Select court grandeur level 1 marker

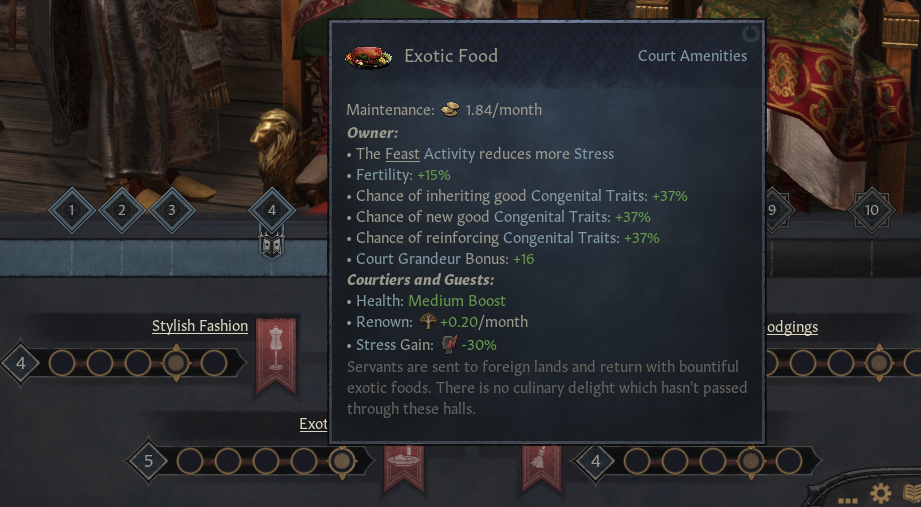72,210
